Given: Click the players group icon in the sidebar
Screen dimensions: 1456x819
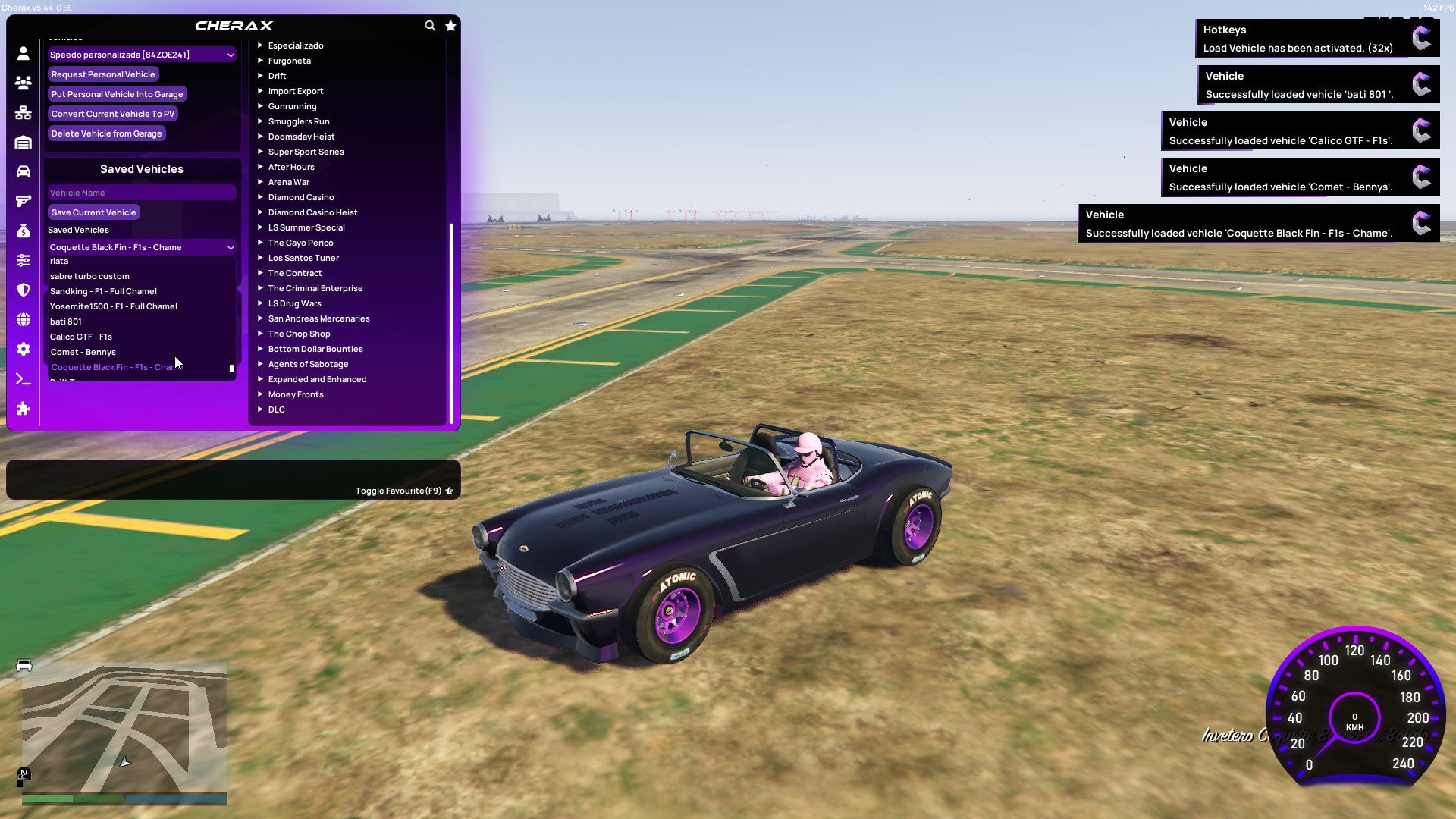Looking at the screenshot, I should pyautogui.click(x=23, y=83).
